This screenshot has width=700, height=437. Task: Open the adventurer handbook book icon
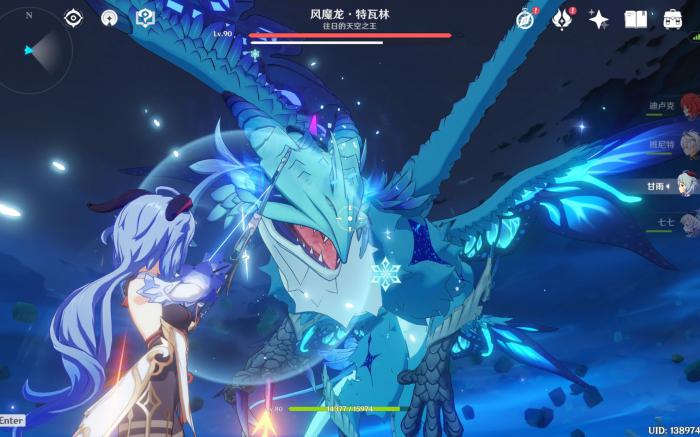pyautogui.click(x=636, y=18)
